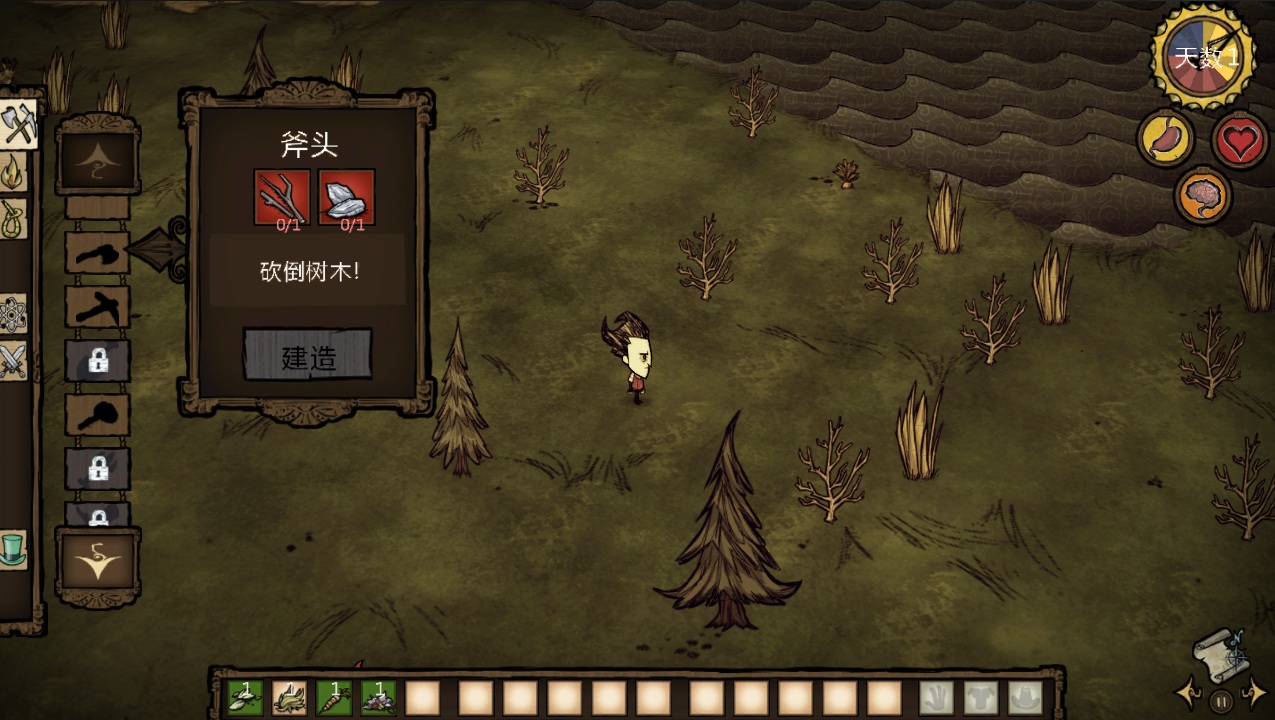The width and height of the screenshot is (1275, 720).
Task: Select the seeds inventory slot
Action: [x=246, y=697]
